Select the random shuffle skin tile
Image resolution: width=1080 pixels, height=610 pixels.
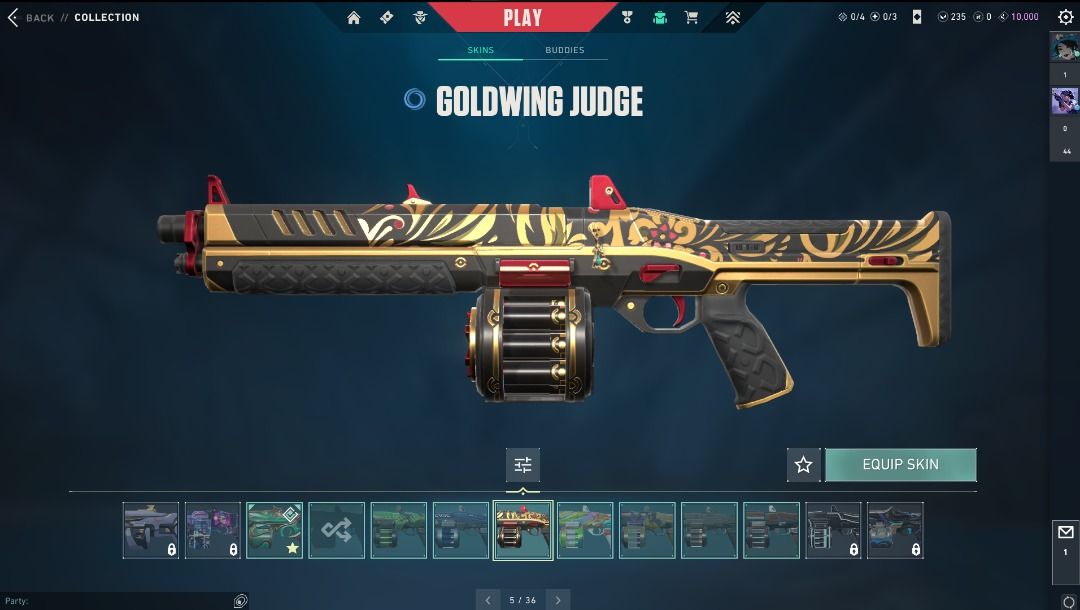337,530
